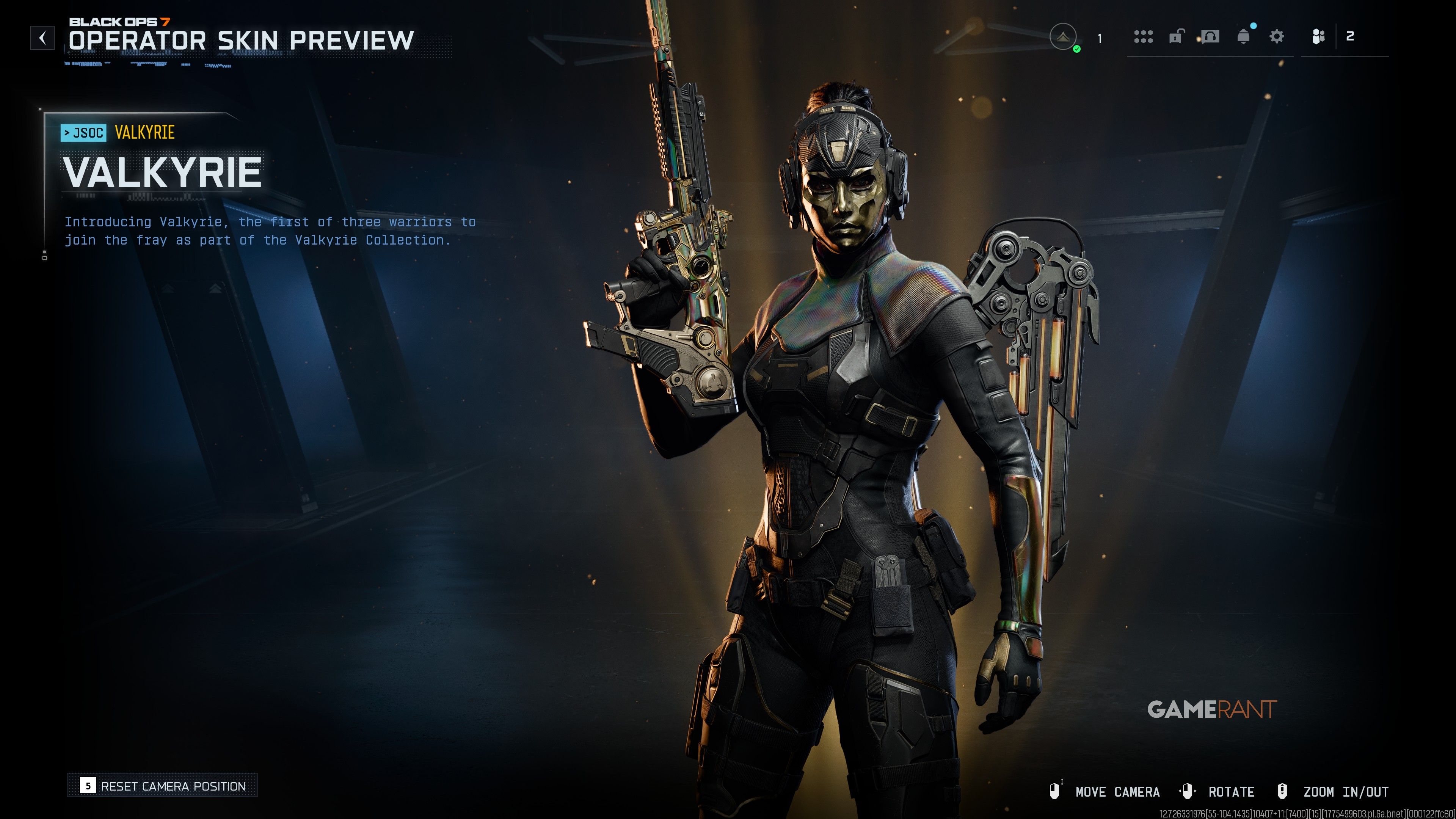Viewport: 1456px width, 819px height.
Task: Open the settings gear menu
Action: (x=1276, y=37)
